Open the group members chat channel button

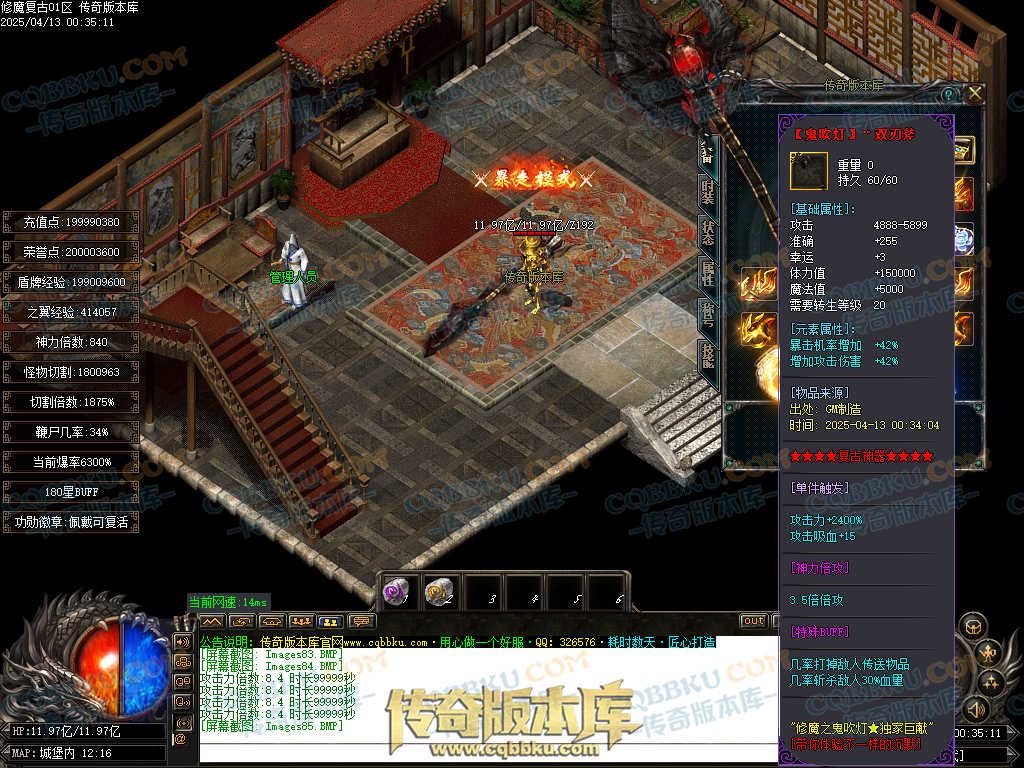coord(301,621)
